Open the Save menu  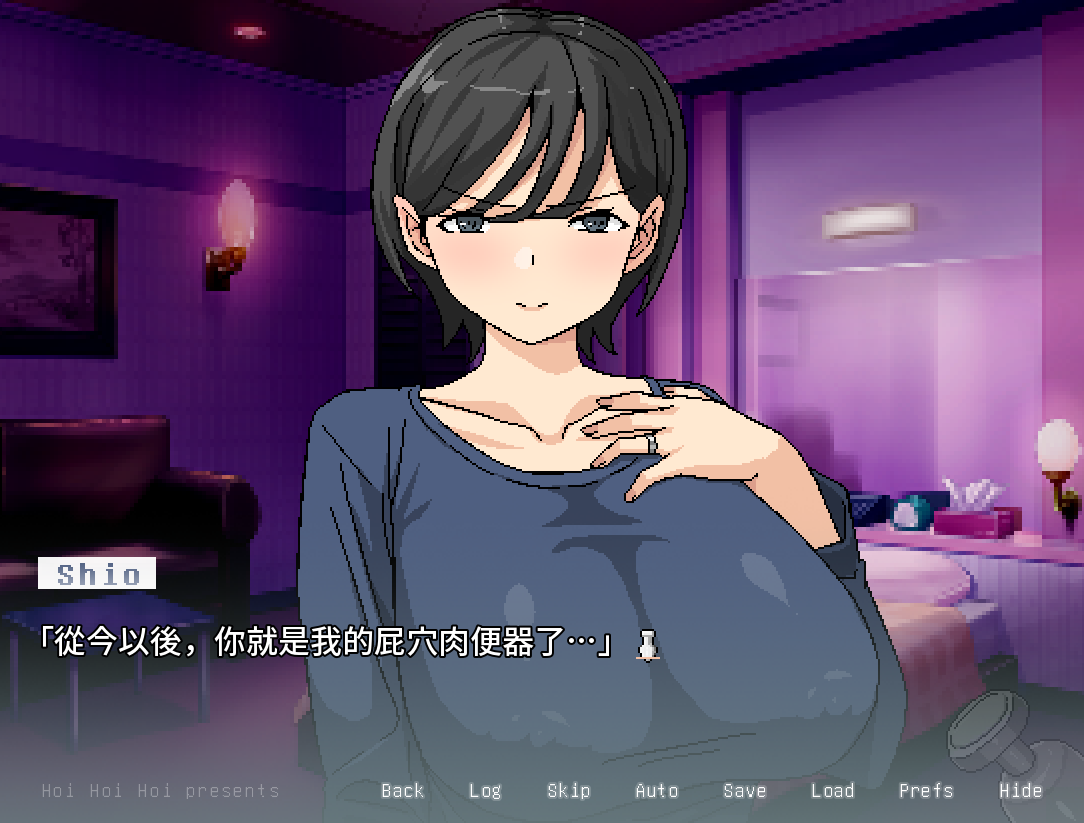pos(744,791)
